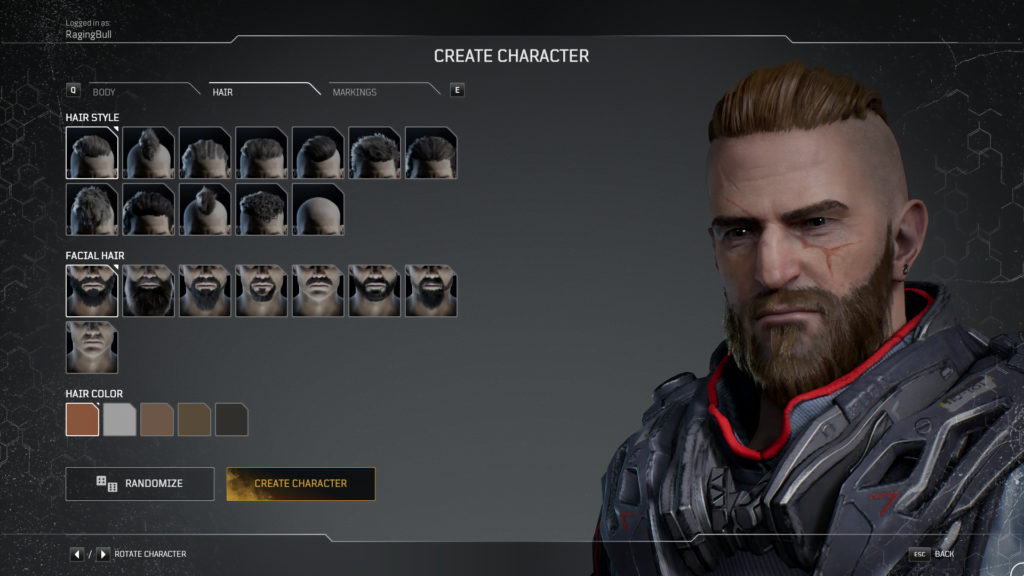Rotate character with the right arrow
1024x576 pixels.
click(x=103, y=554)
